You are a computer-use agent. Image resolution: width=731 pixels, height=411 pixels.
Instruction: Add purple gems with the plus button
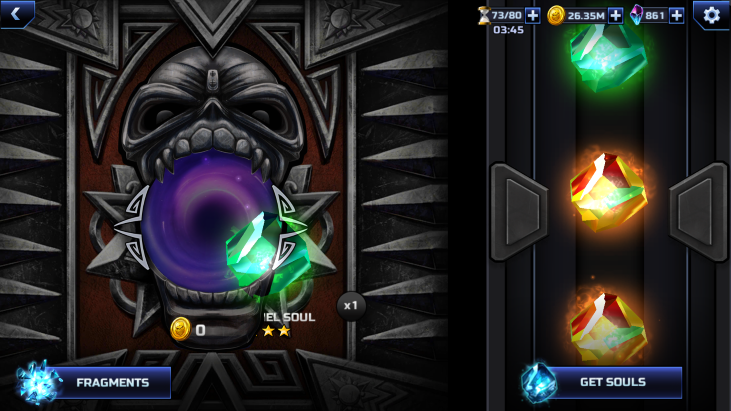coord(677,15)
